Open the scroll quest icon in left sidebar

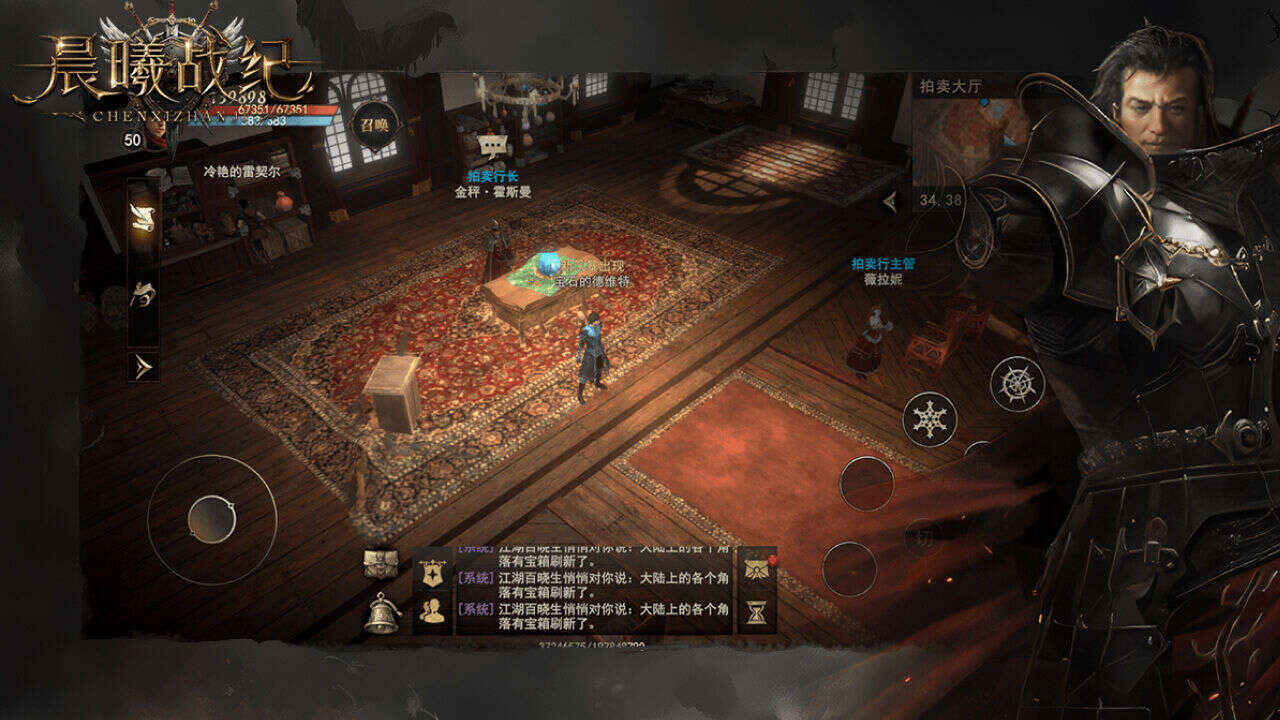point(143,218)
